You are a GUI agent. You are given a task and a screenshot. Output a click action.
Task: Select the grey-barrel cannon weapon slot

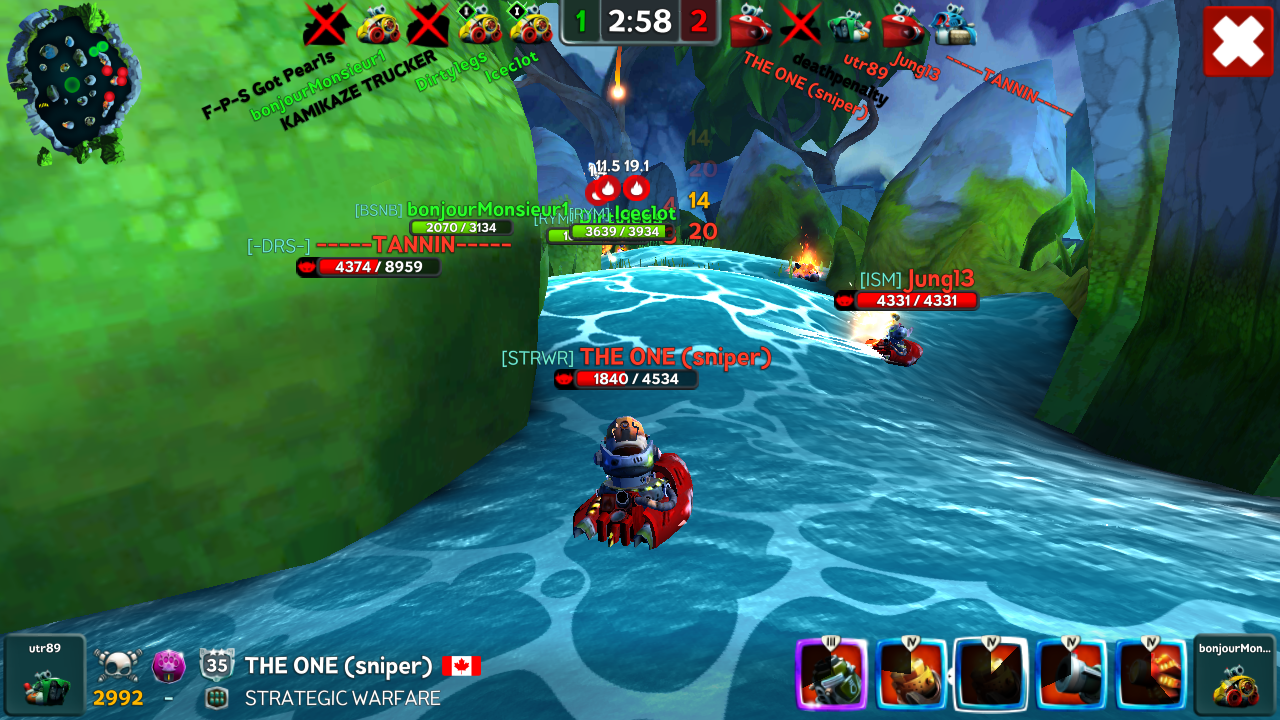(x=1071, y=673)
